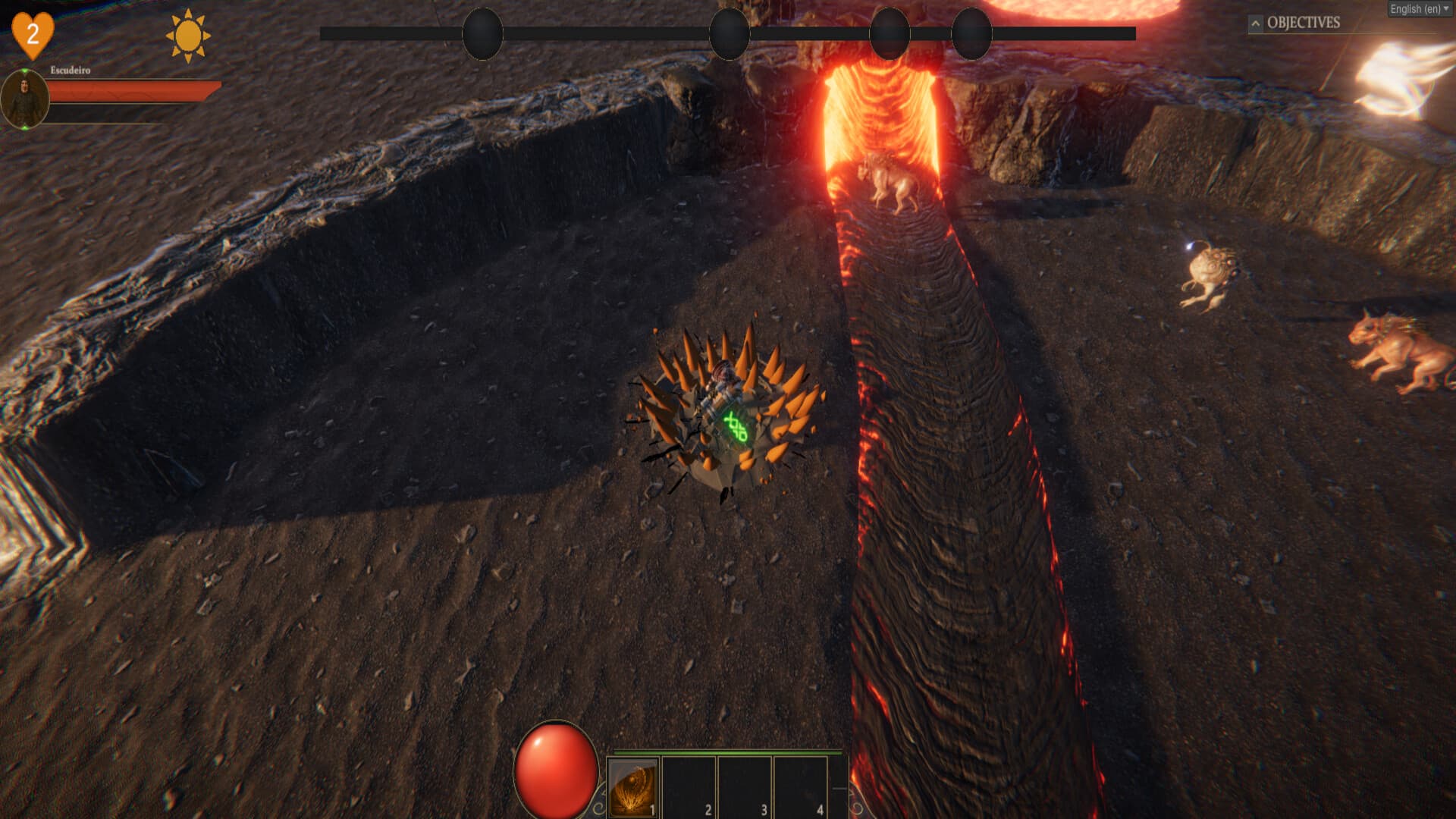1456x819 pixels.
Task: Click empty hotbar slot 4
Action: coord(800,789)
